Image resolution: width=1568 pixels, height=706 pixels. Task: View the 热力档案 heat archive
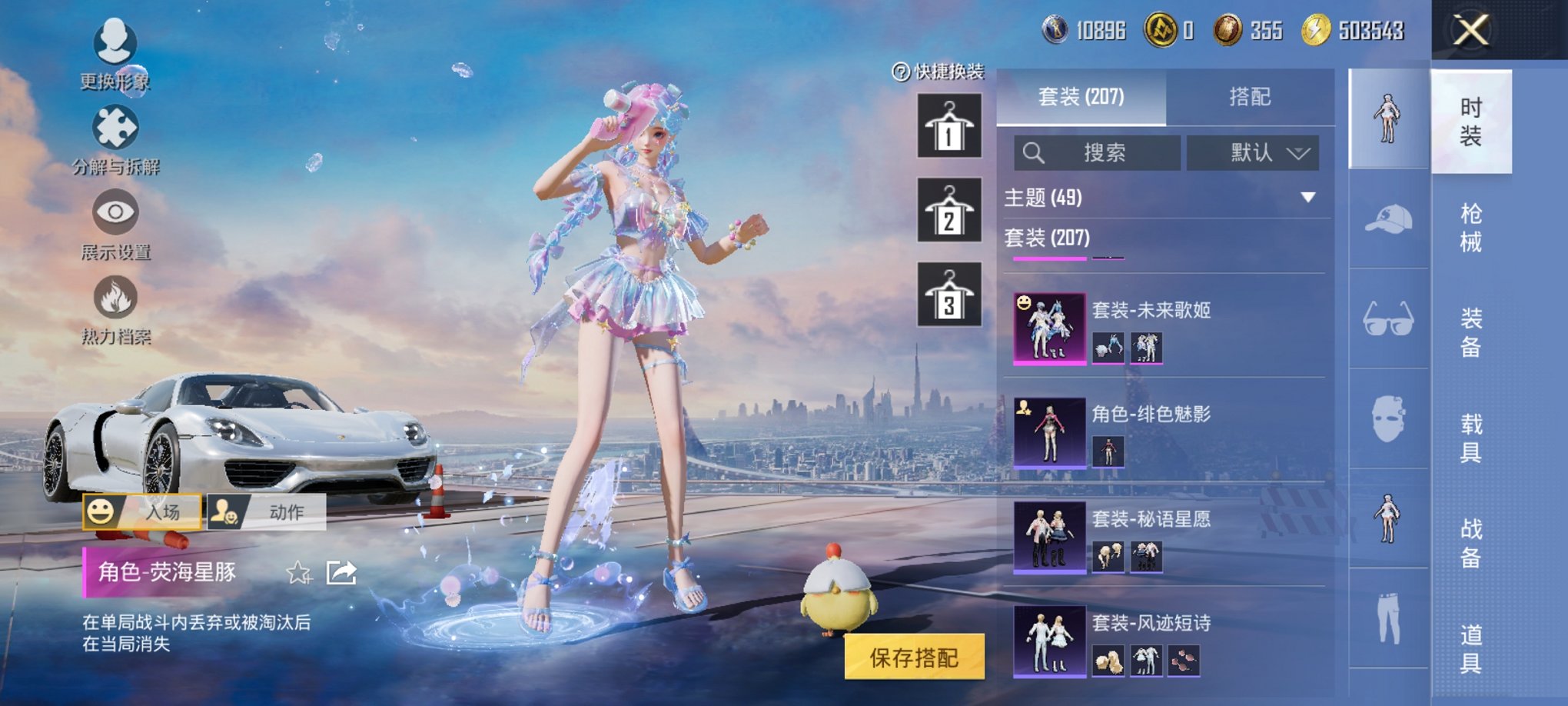click(x=114, y=315)
